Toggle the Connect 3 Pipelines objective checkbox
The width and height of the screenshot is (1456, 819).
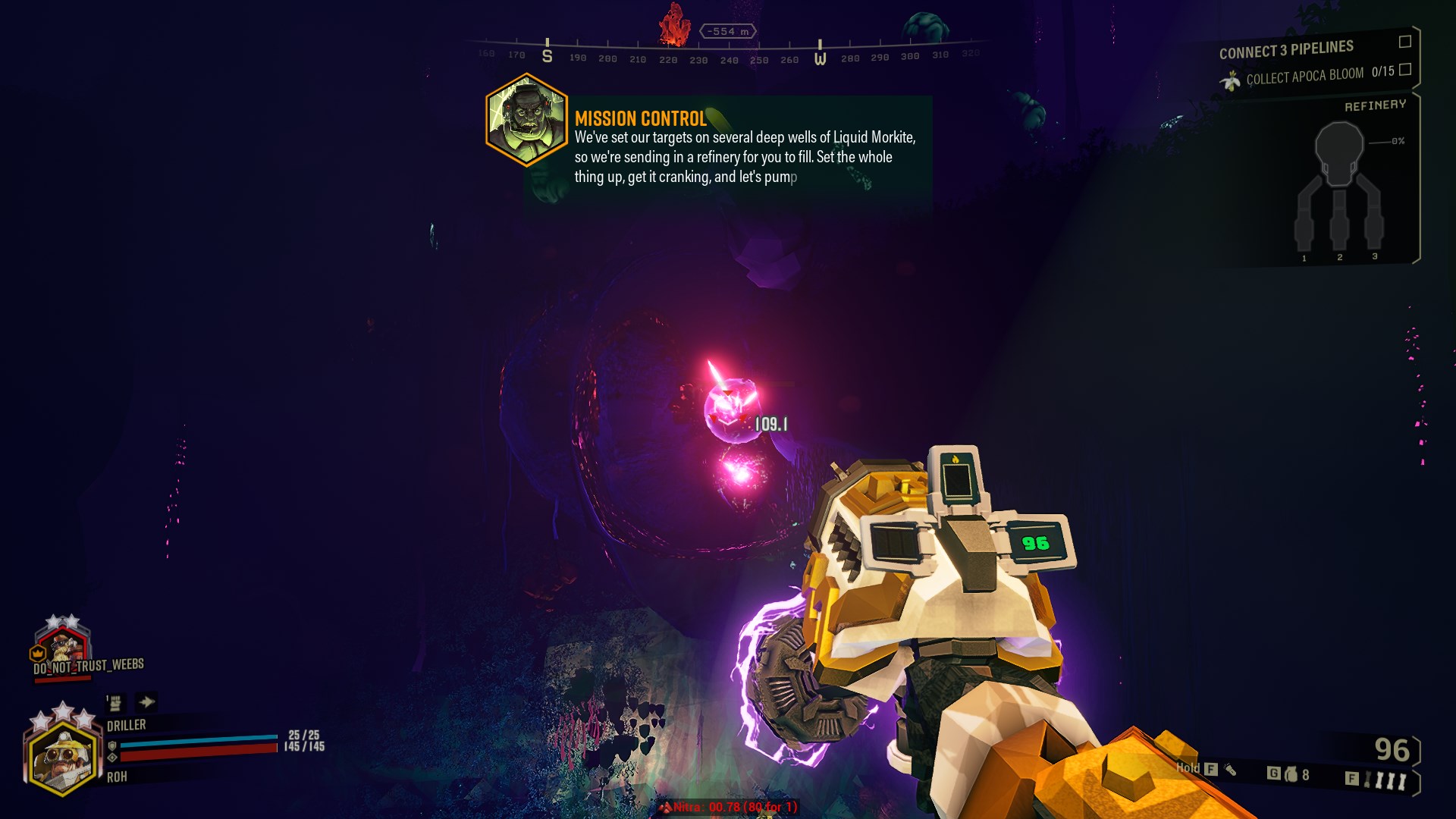1404,42
